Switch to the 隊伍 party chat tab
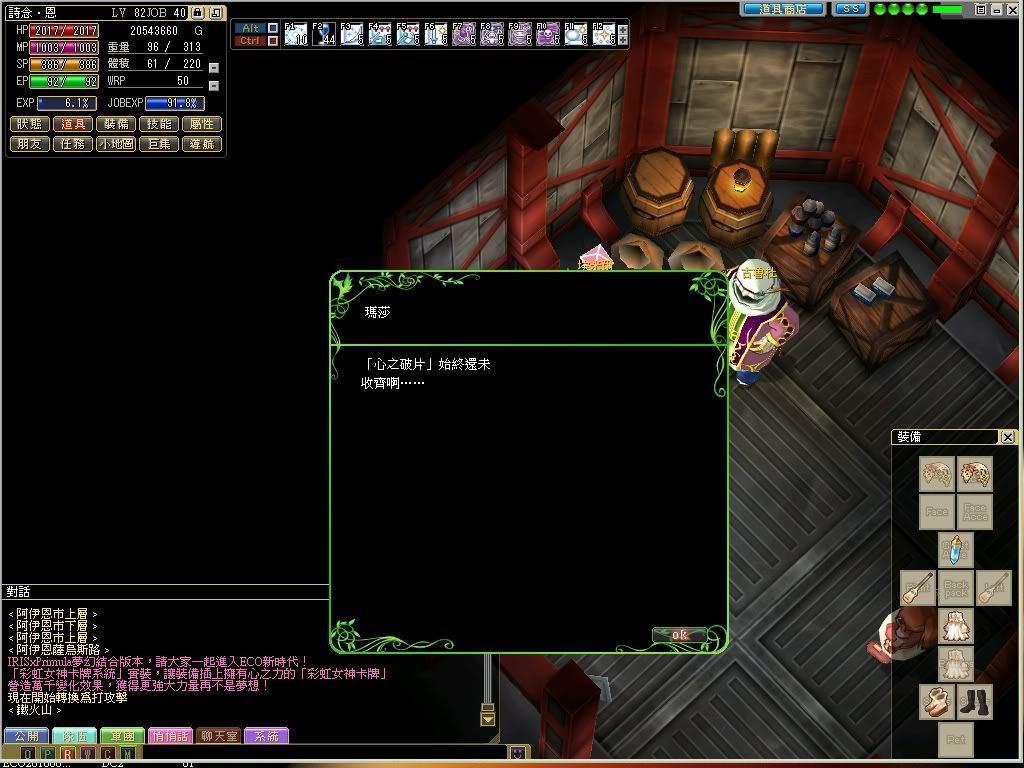Screen dimensions: 1024x768 [x=73, y=736]
